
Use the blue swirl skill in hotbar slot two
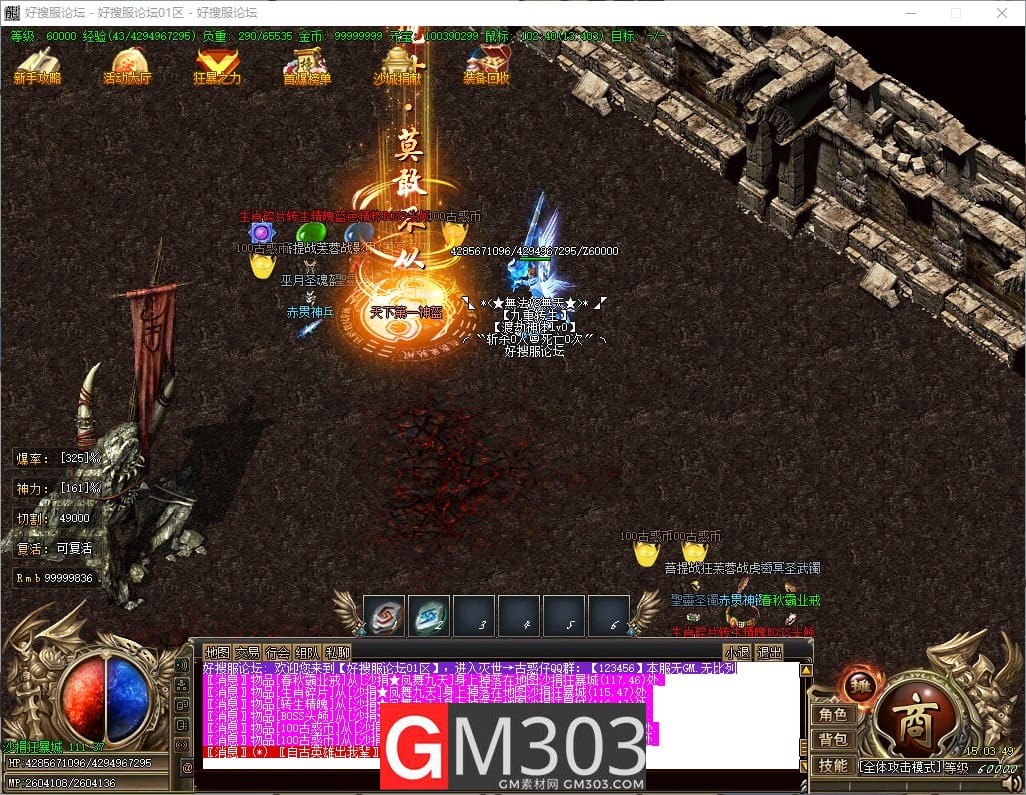click(x=429, y=616)
